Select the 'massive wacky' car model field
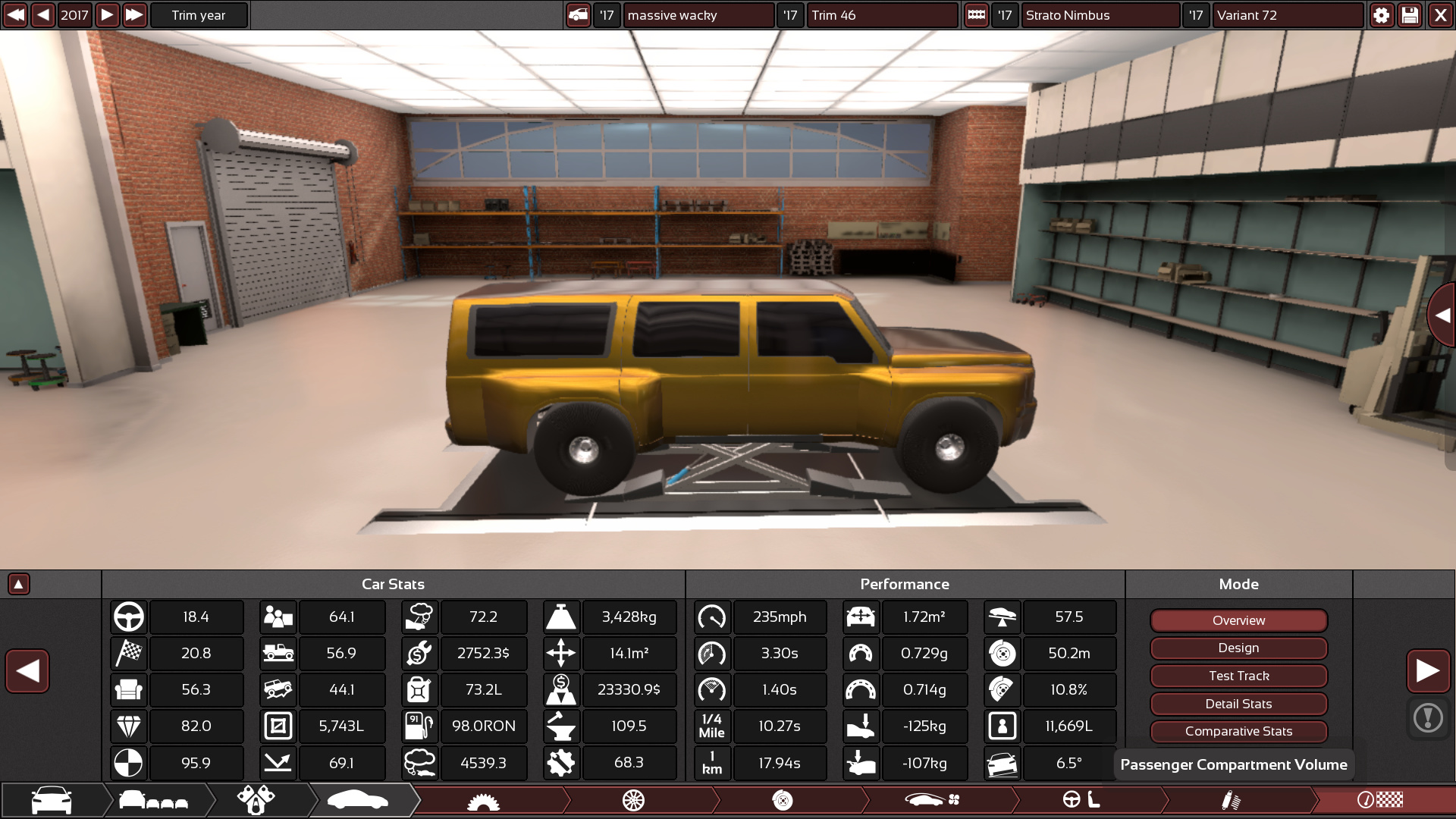1456x819 pixels. click(x=698, y=15)
